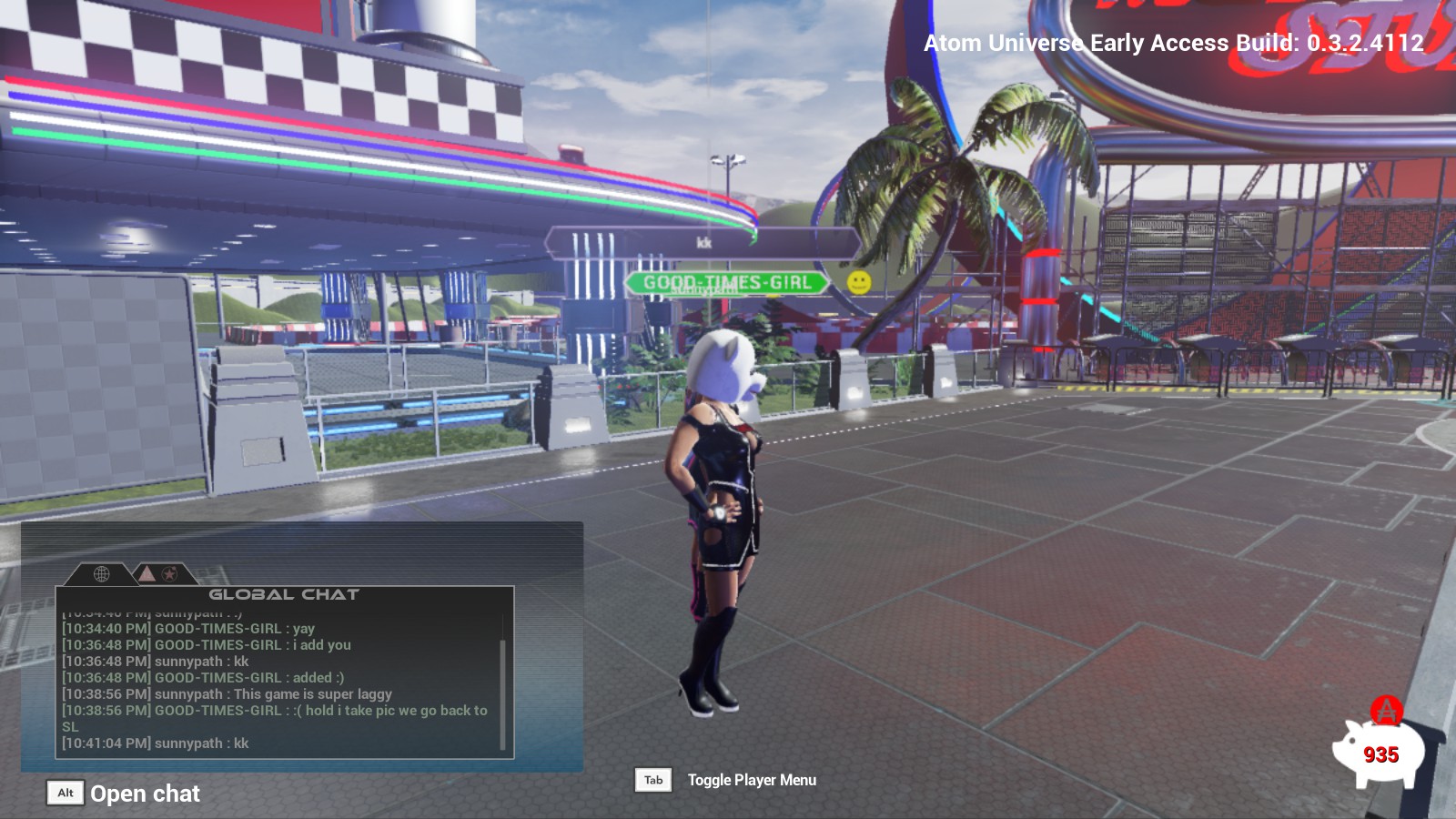The height and width of the screenshot is (819, 1456).
Task: Click the yellow smiley emote icon
Action: 858,282
